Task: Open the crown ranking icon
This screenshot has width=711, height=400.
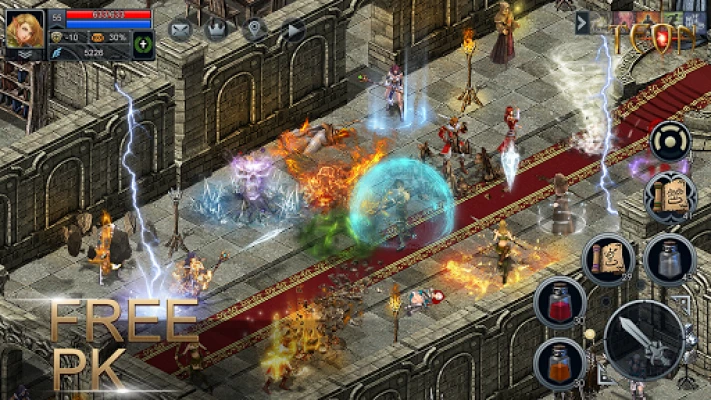Action: 216,29
